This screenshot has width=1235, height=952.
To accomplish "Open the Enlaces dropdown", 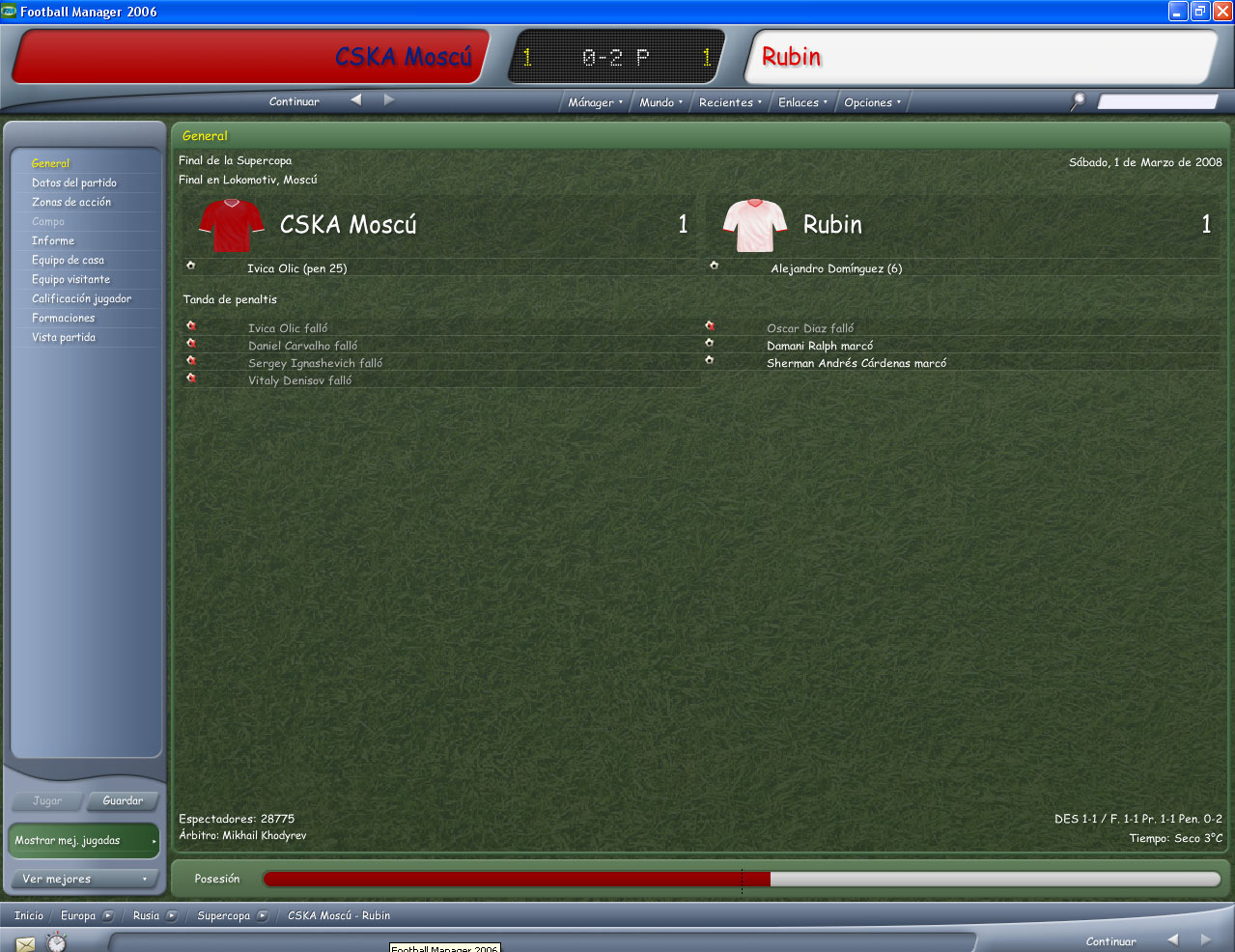I will click(x=802, y=102).
